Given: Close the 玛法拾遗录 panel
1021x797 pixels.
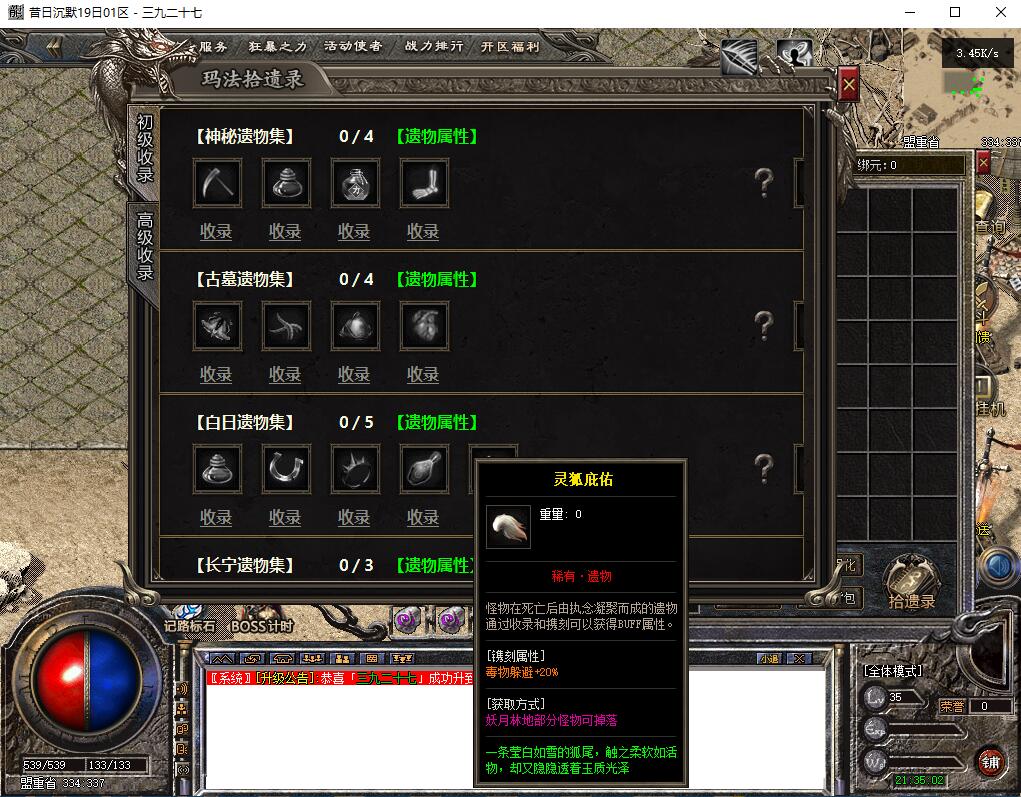Looking at the screenshot, I should click(848, 86).
